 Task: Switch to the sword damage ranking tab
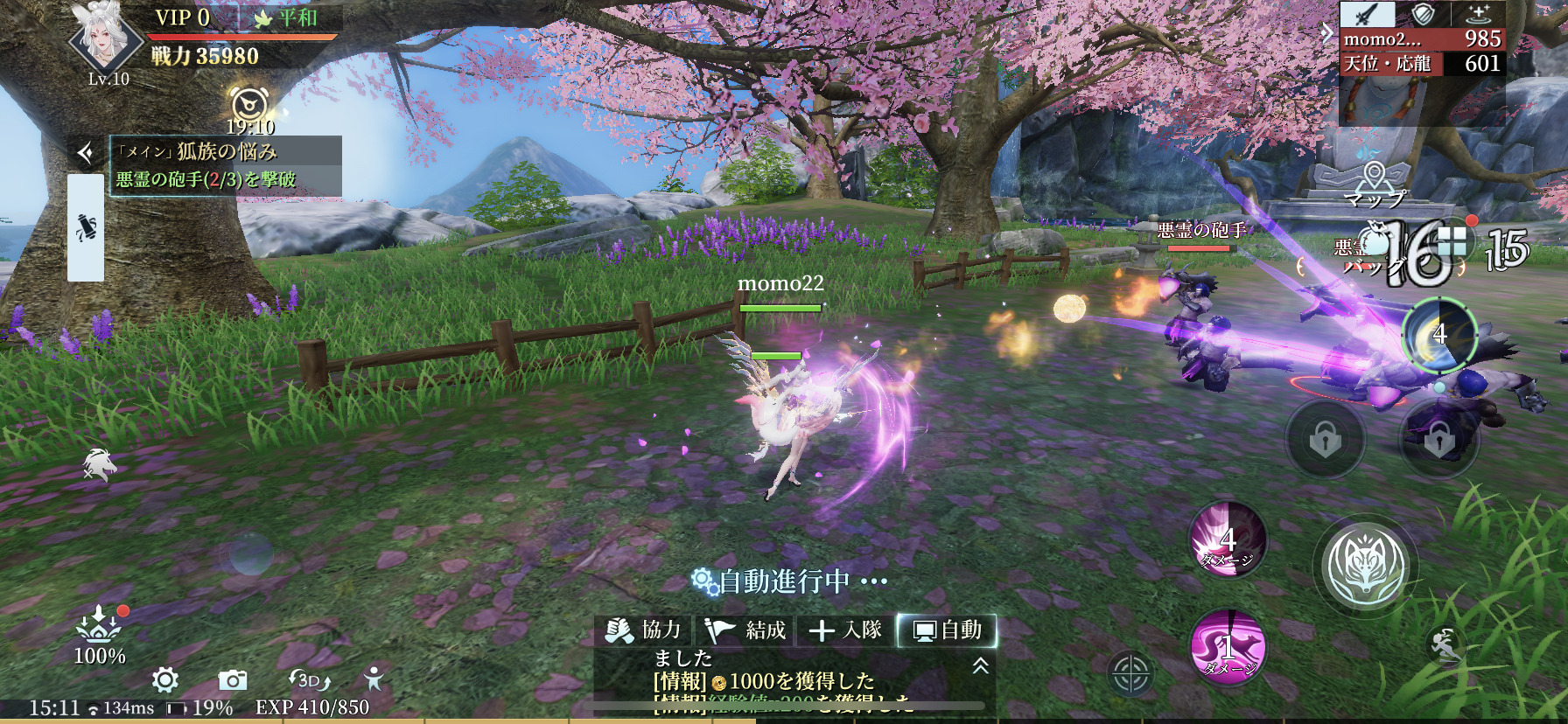[x=1368, y=14]
